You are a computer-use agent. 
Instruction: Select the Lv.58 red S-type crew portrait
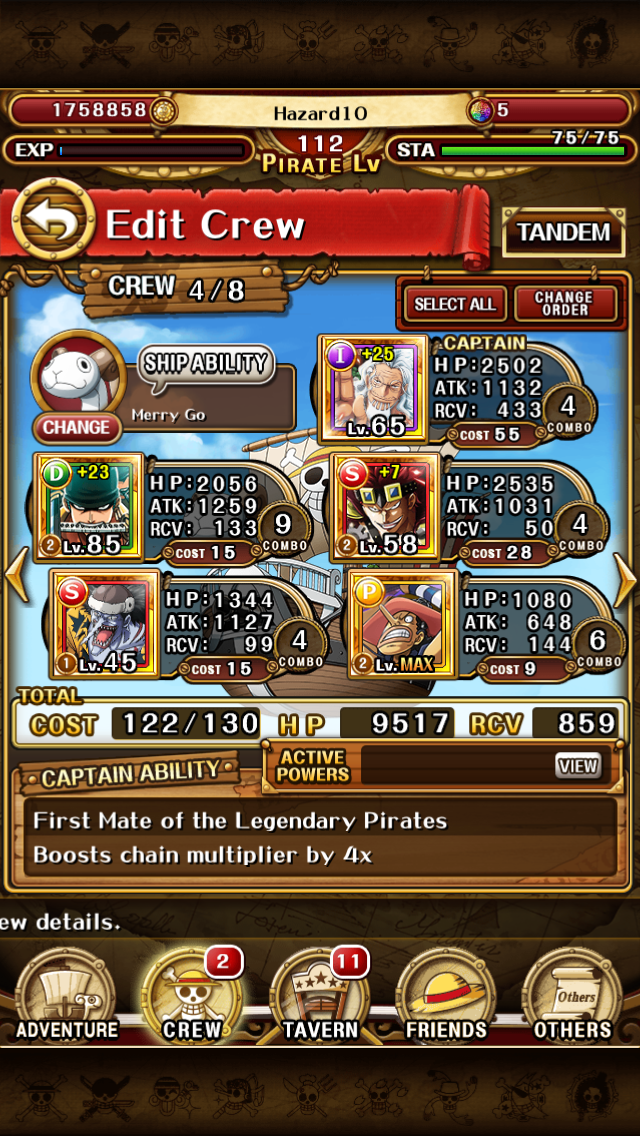coord(385,507)
